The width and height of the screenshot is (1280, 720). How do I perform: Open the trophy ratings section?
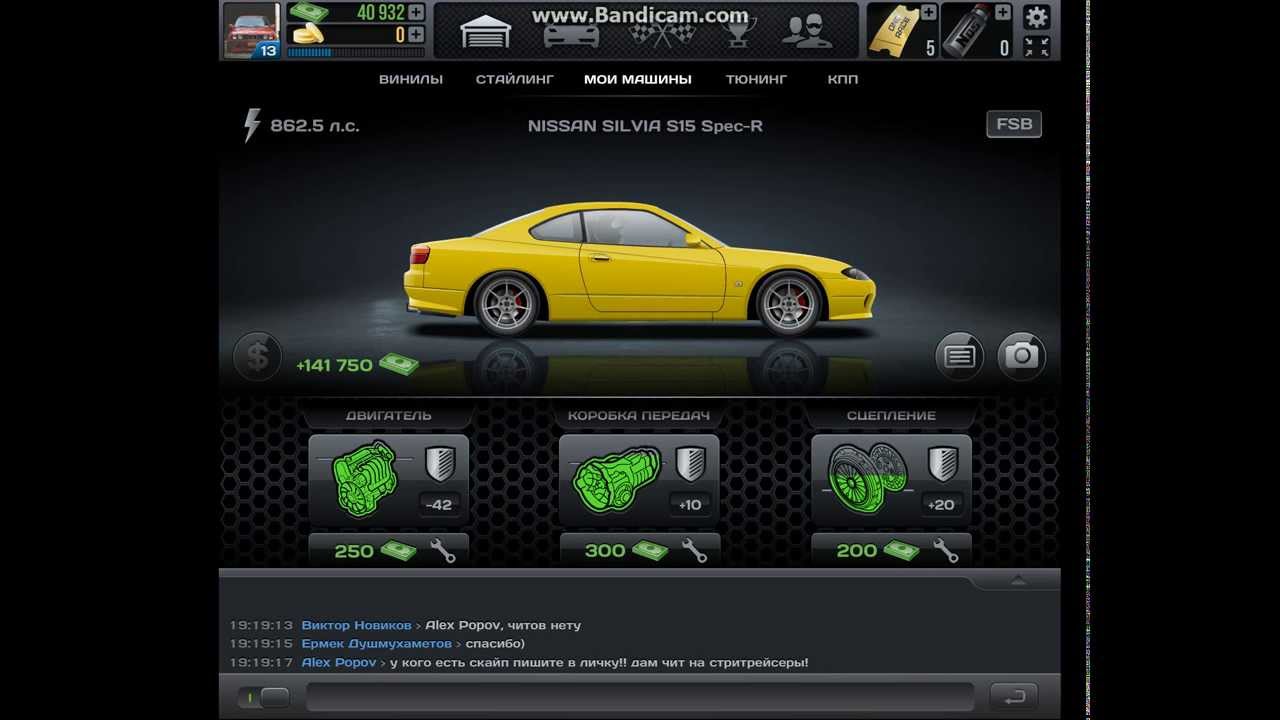(x=738, y=34)
